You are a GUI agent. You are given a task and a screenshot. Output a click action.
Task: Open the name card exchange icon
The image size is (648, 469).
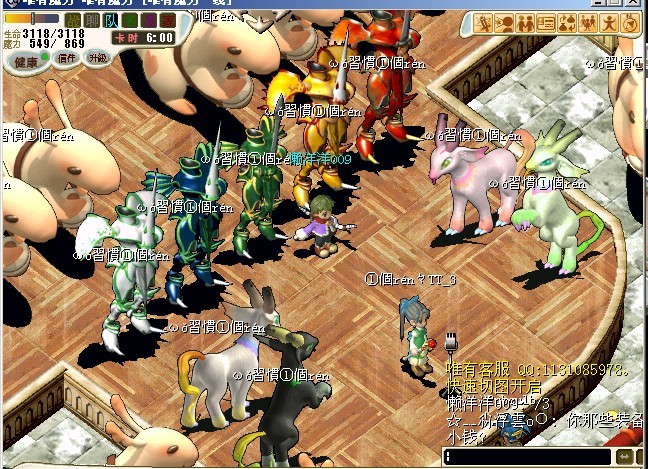tap(546, 22)
